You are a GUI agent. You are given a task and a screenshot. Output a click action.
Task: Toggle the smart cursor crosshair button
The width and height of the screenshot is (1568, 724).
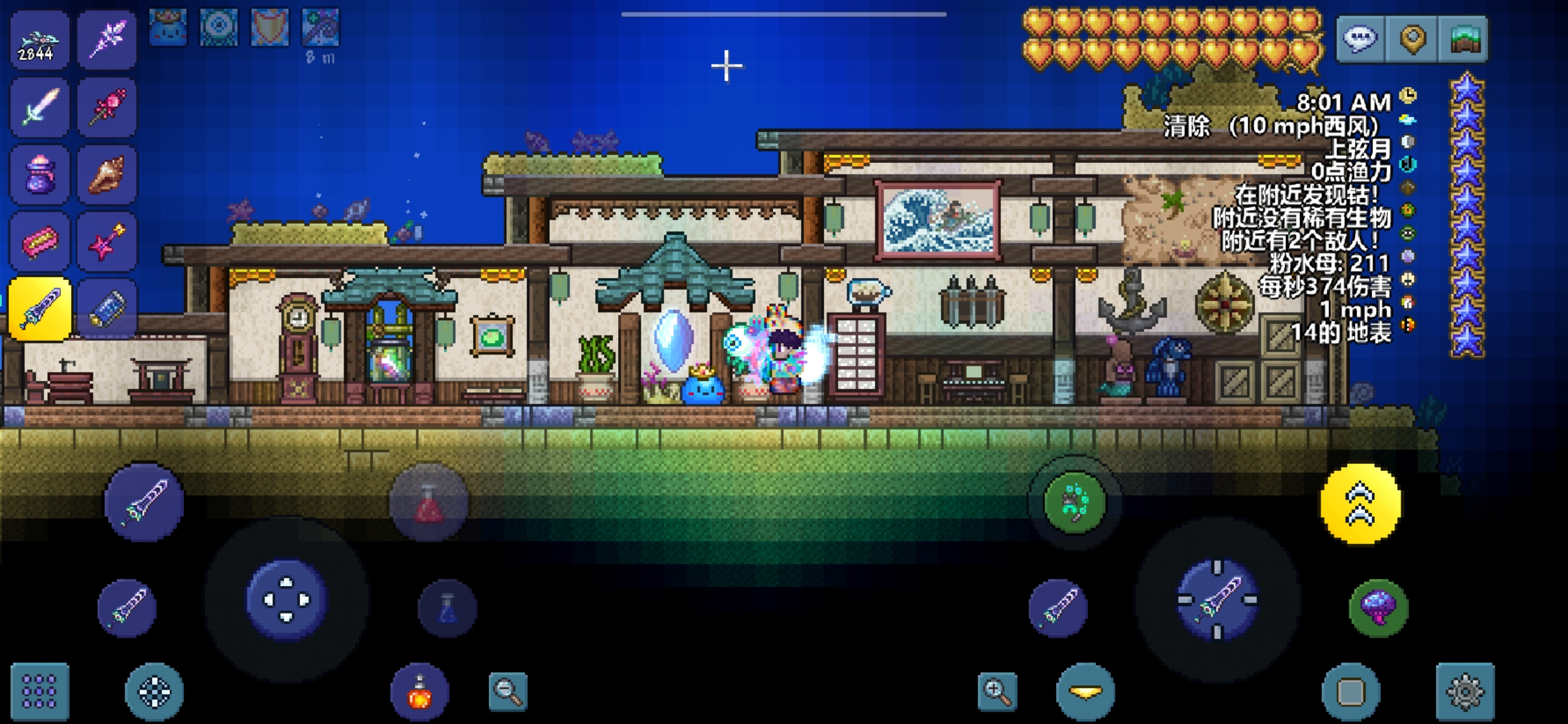(154, 691)
